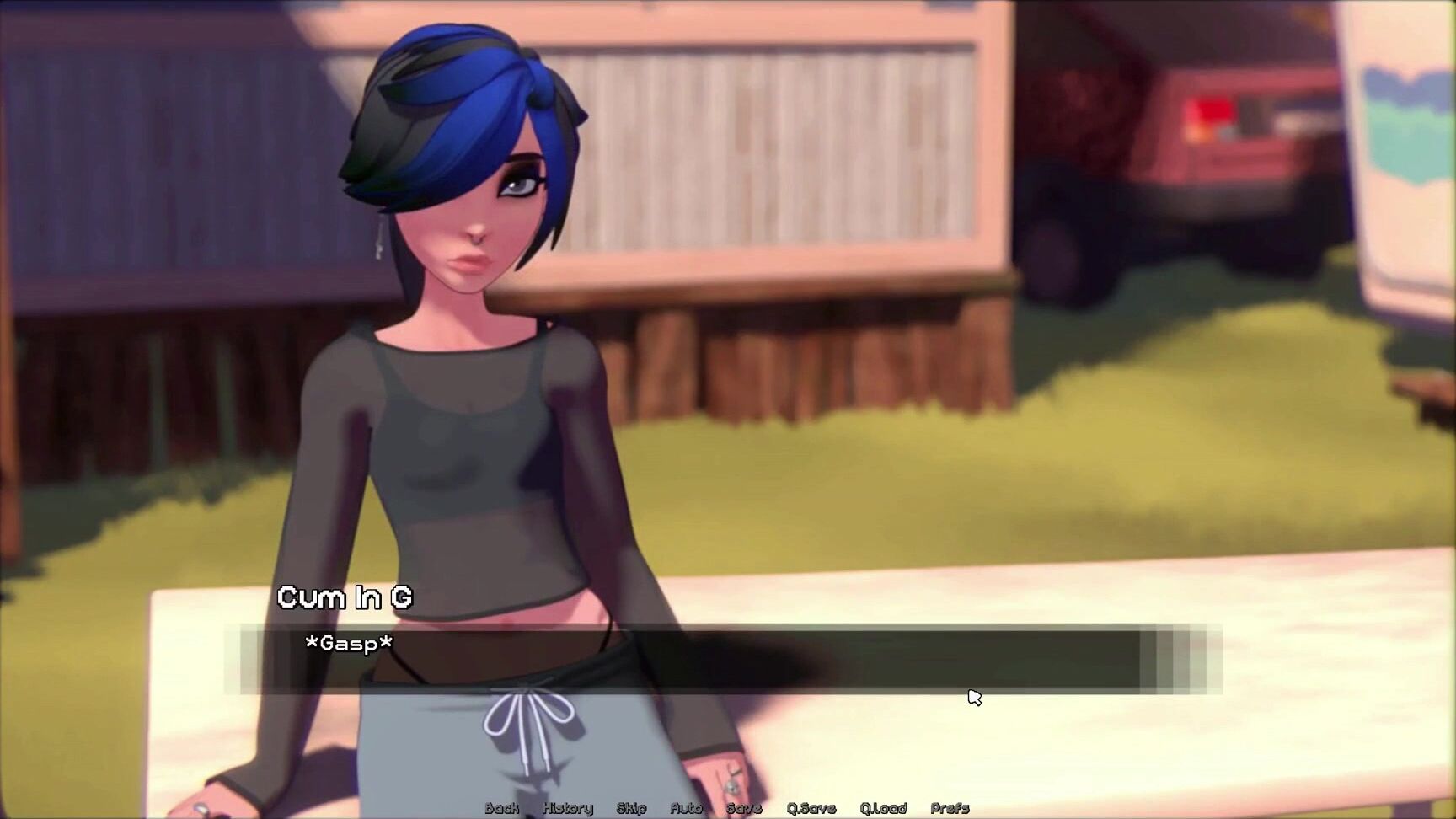Go back using the Back button
The width and height of the screenshot is (1456, 819).
coord(501,808)
